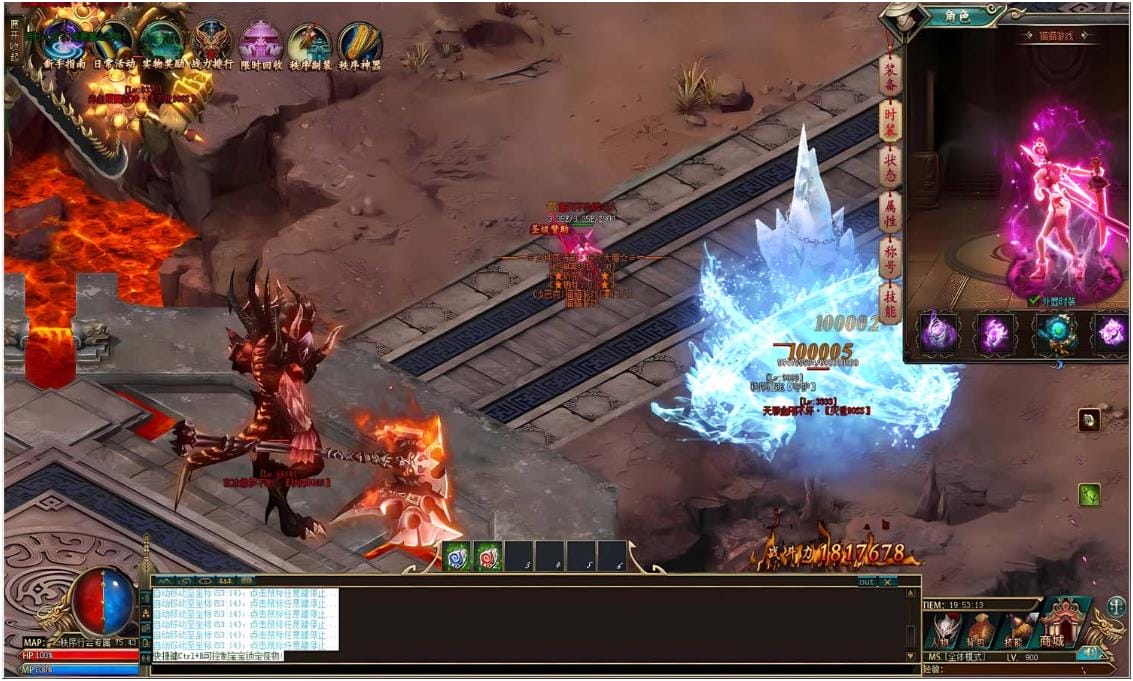
Task: Show the 战力排行 power ranking
Action: click(x=211, y=42)
